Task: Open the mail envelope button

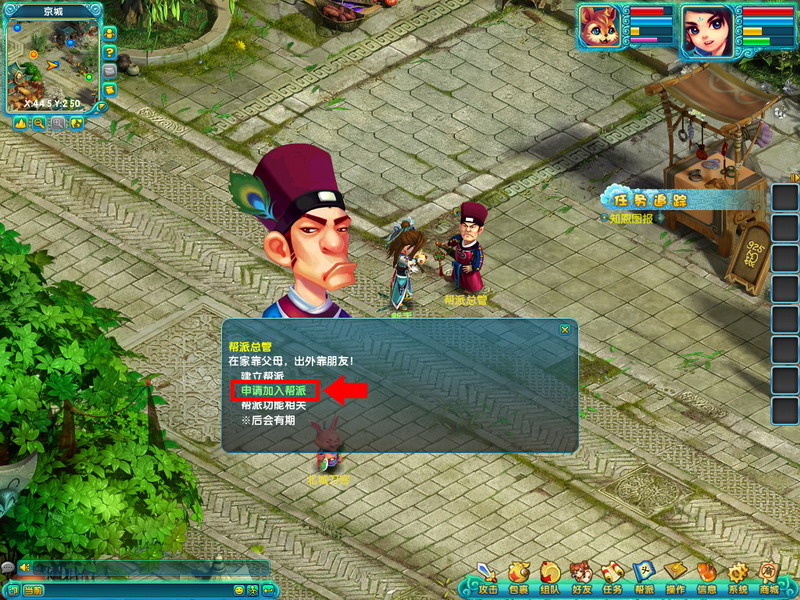Action: (x=109, y=71)
